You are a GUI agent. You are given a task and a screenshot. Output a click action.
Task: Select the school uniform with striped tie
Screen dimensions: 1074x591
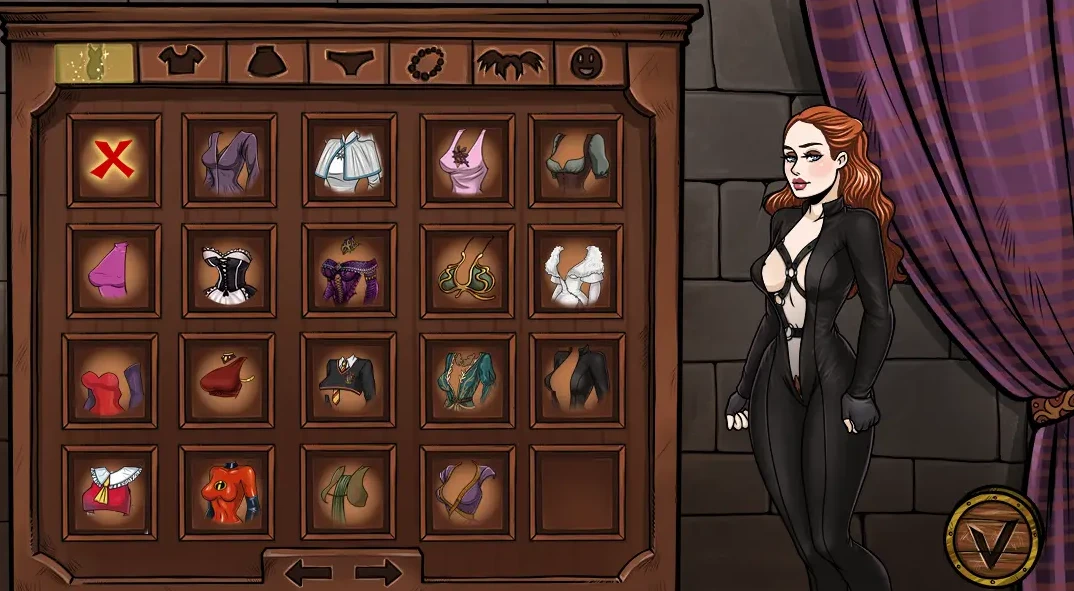[x=348, y=380]
